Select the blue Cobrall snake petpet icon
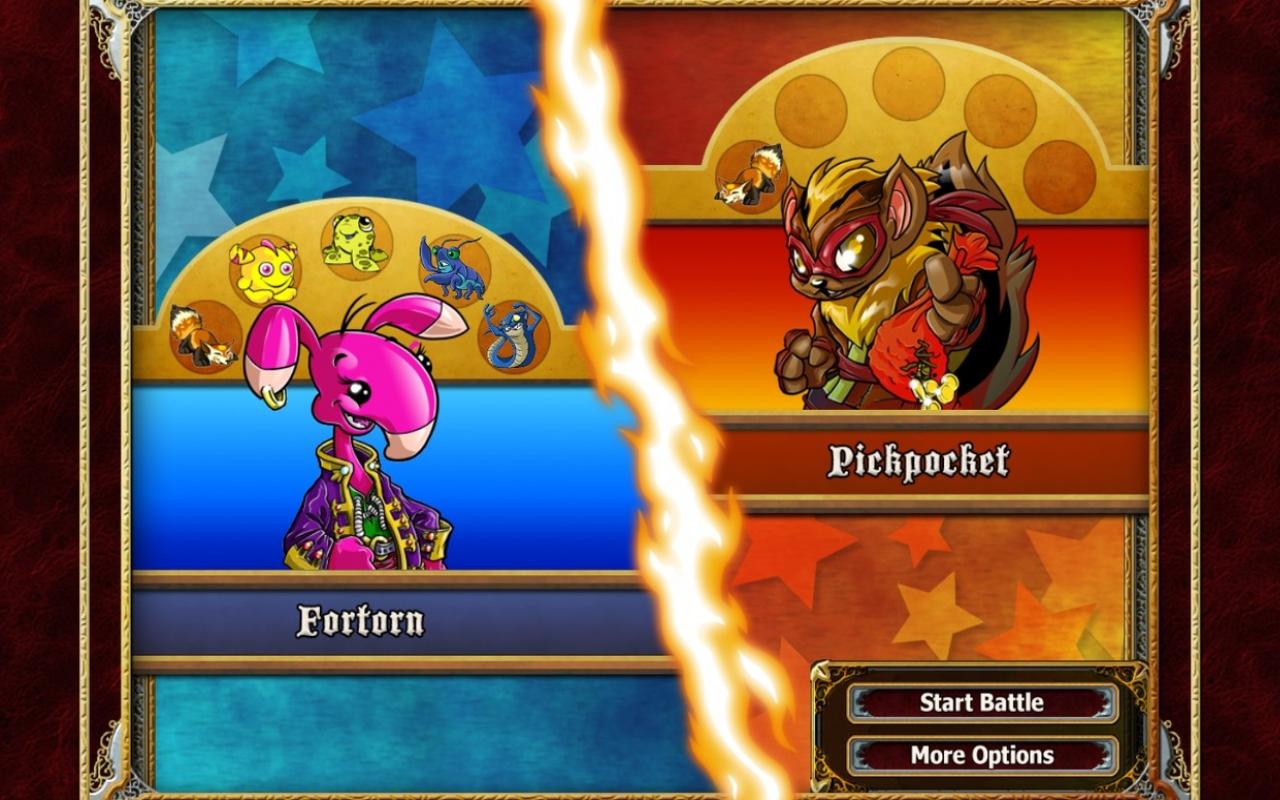Image resolution: width=1280 pixels, height=800 pixels. click(x=514, y=334)
